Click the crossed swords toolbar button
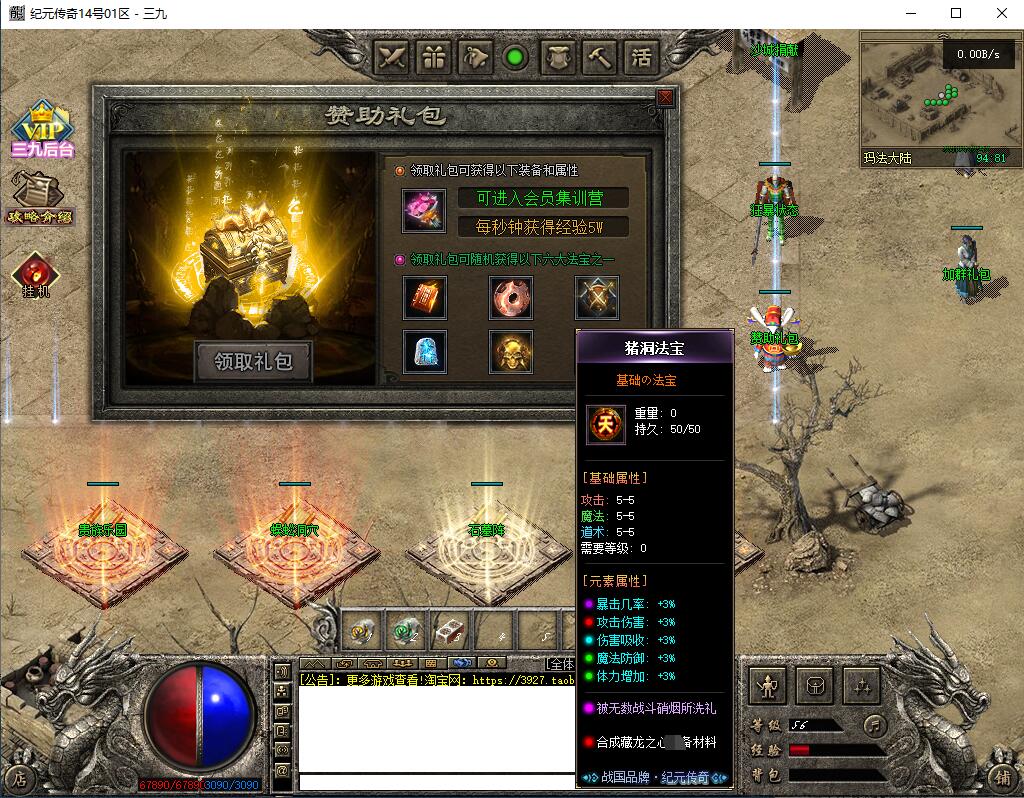This screenshot has width=1024, height=798. [x=392, y=57]
